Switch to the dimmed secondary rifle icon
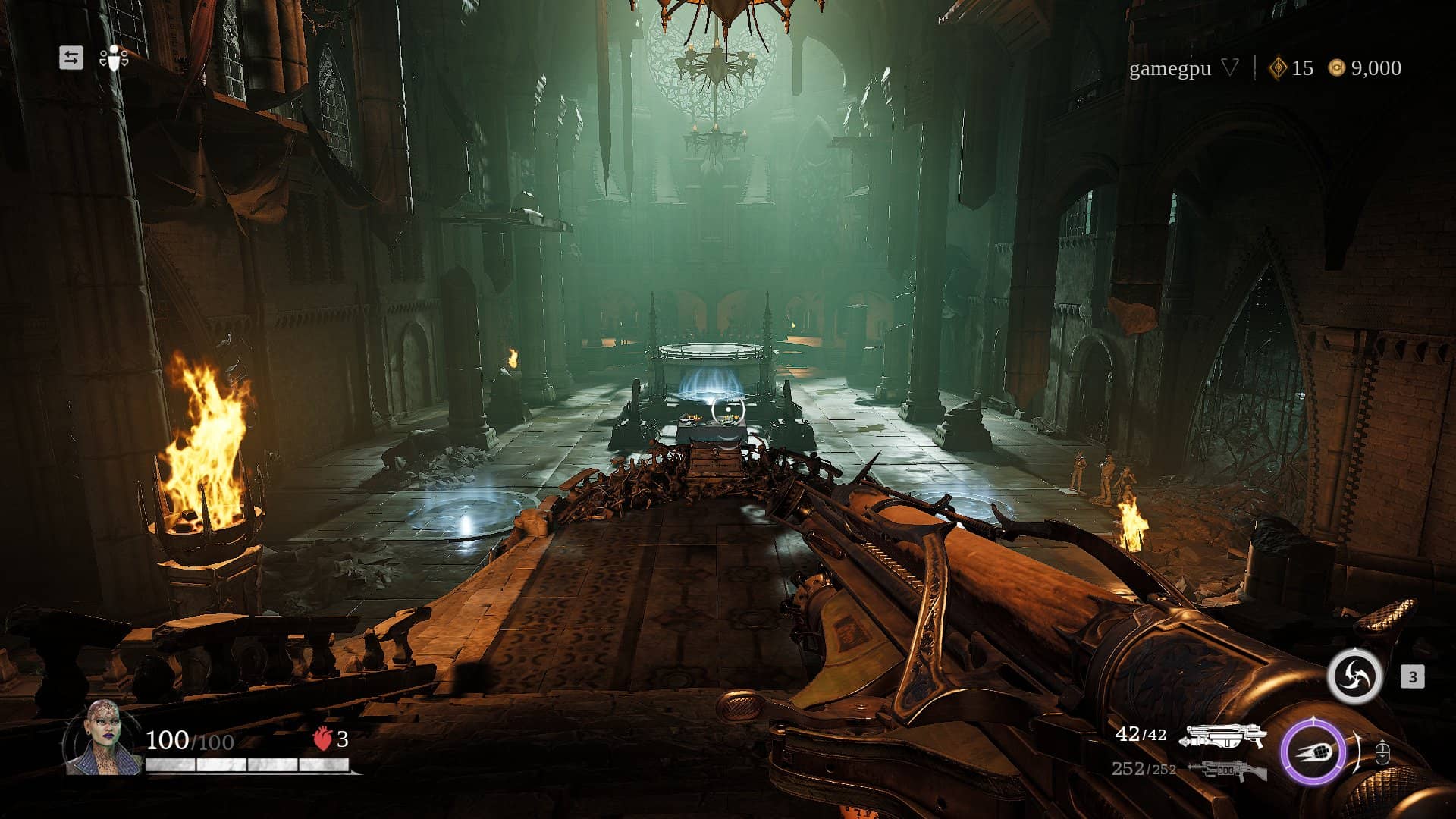 click(1226, 770)
